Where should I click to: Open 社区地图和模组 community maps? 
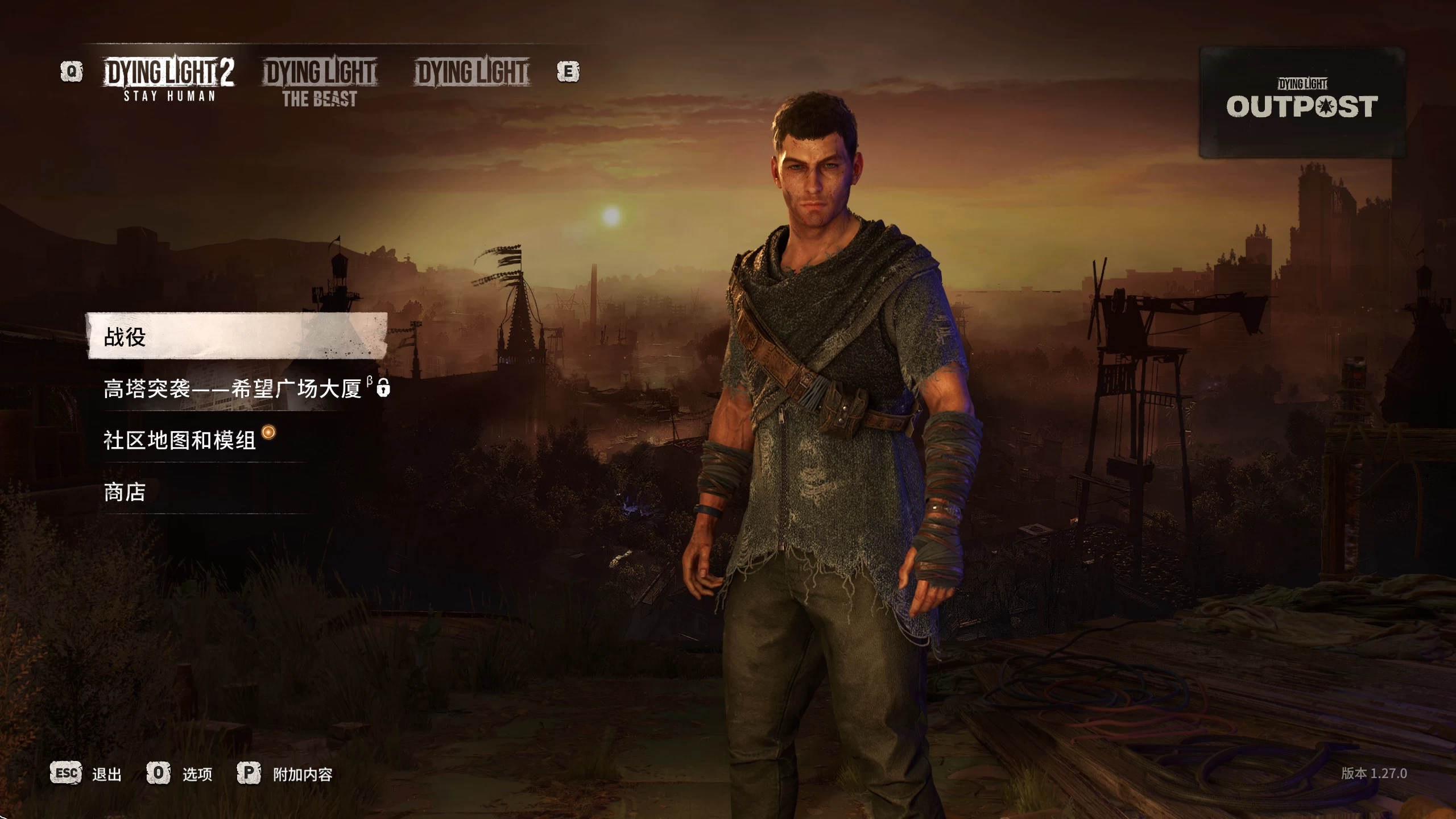click(x=181, y=440)
